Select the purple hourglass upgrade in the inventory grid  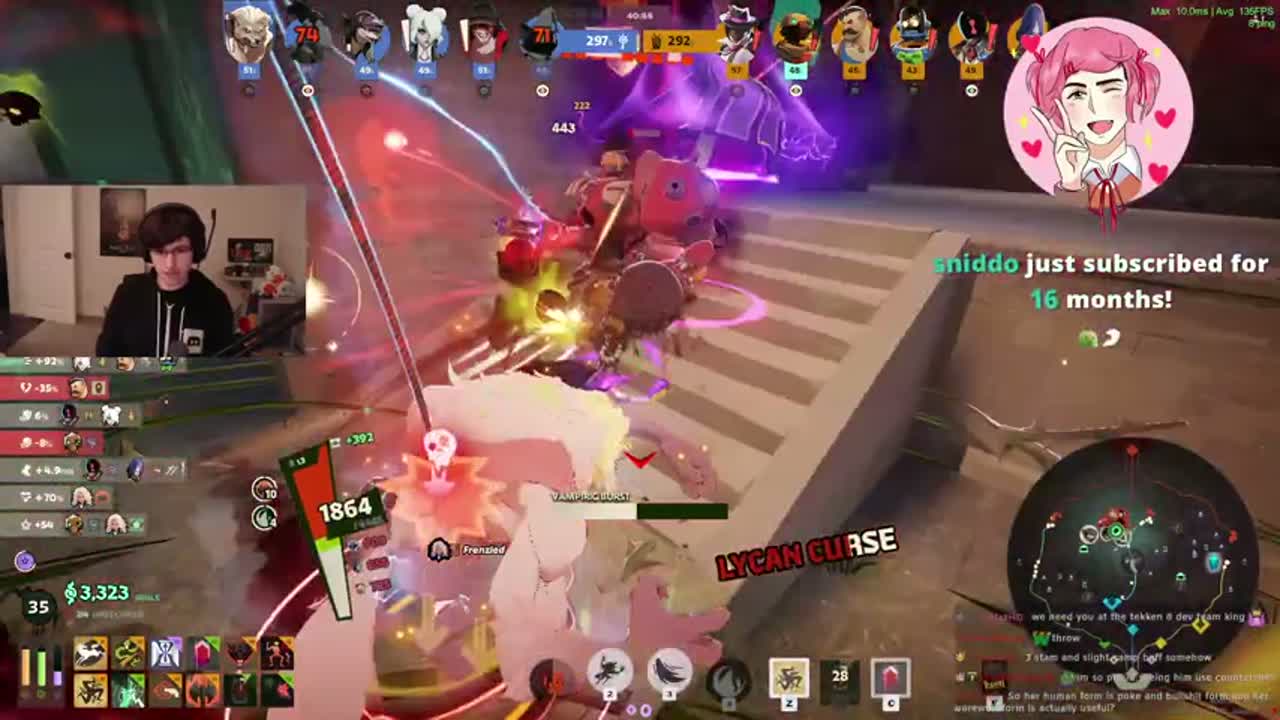pyautogui.click(x=165, y=653)
